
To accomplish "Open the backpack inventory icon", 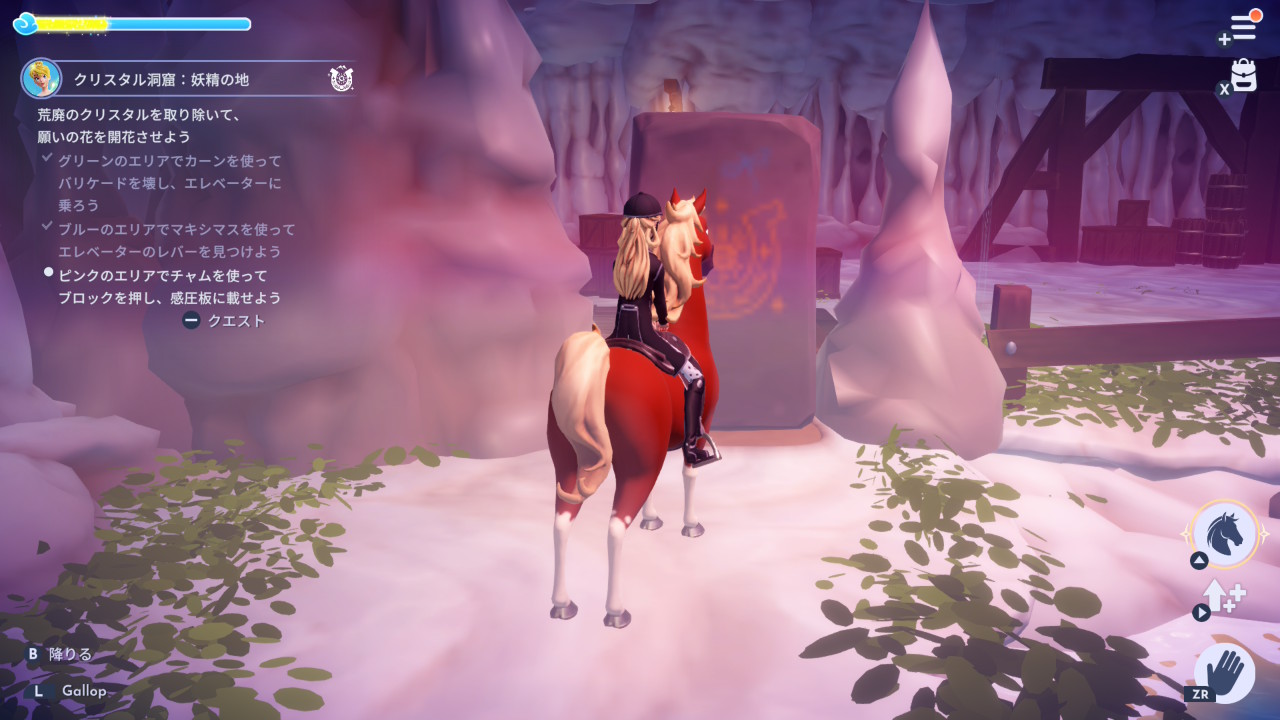I will tap(1244, 75).
